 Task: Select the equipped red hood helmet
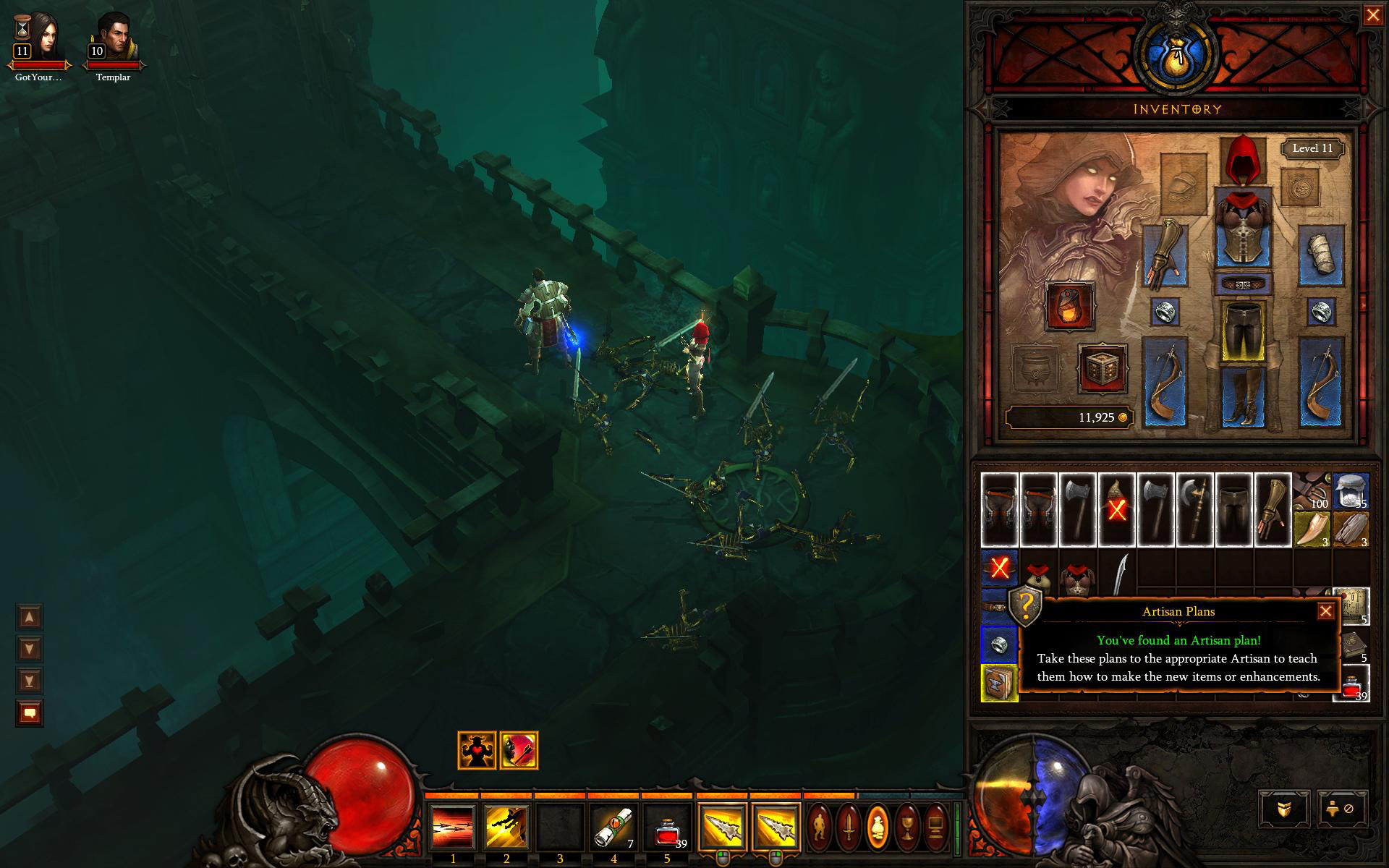1243,158
